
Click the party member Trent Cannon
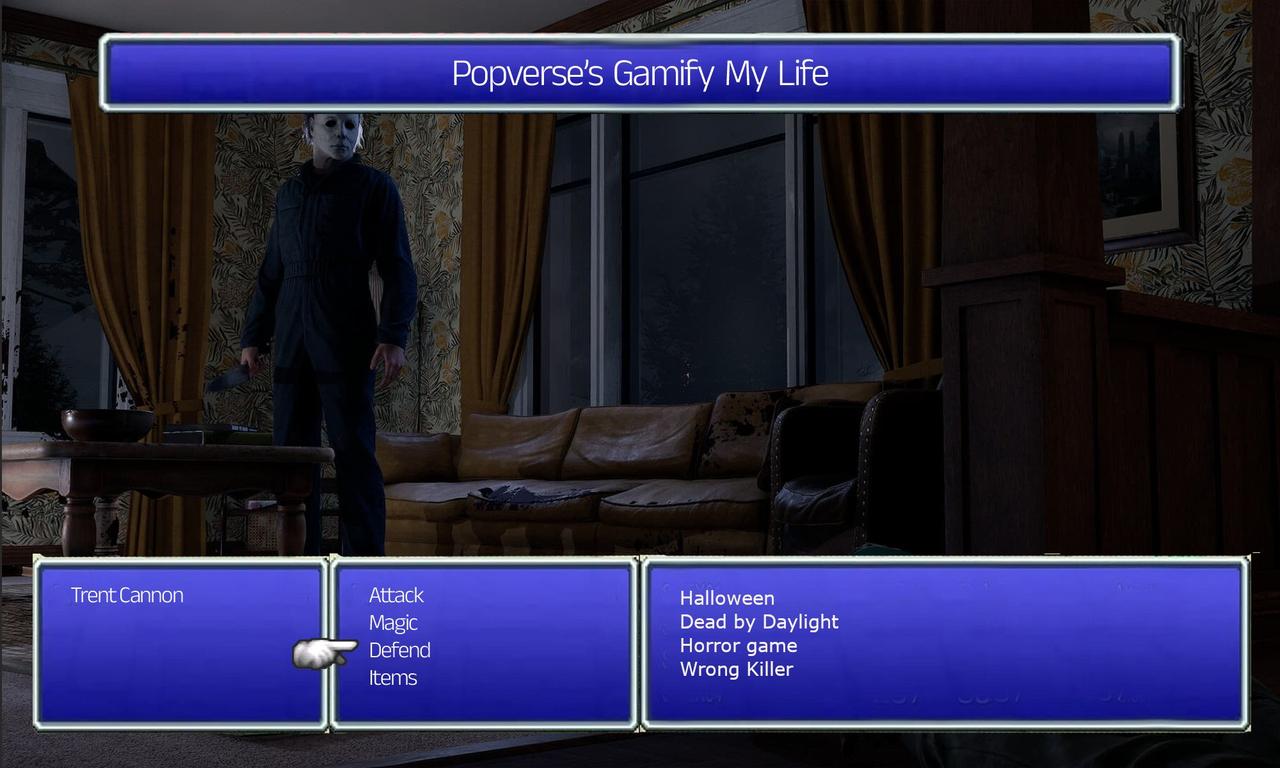click(126, 594)
